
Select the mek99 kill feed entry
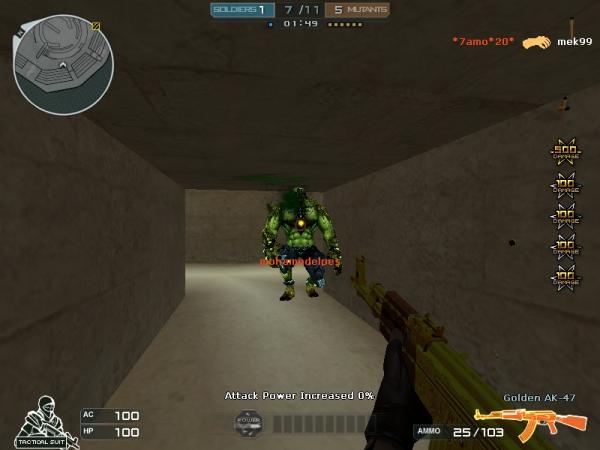click(x=568, y=42)
